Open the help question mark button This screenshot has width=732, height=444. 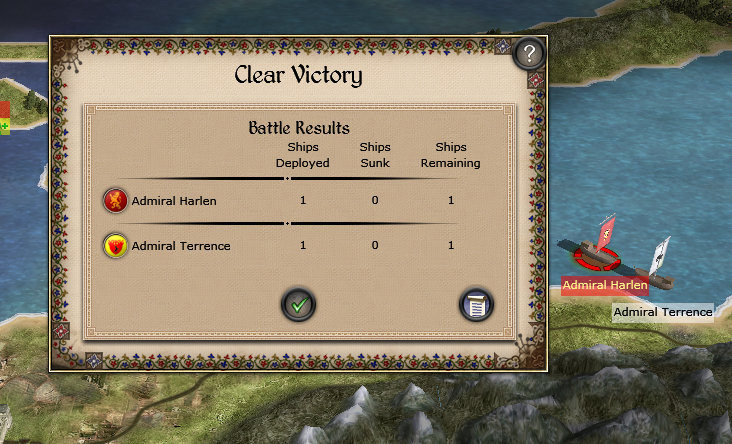tap(530, 54)
